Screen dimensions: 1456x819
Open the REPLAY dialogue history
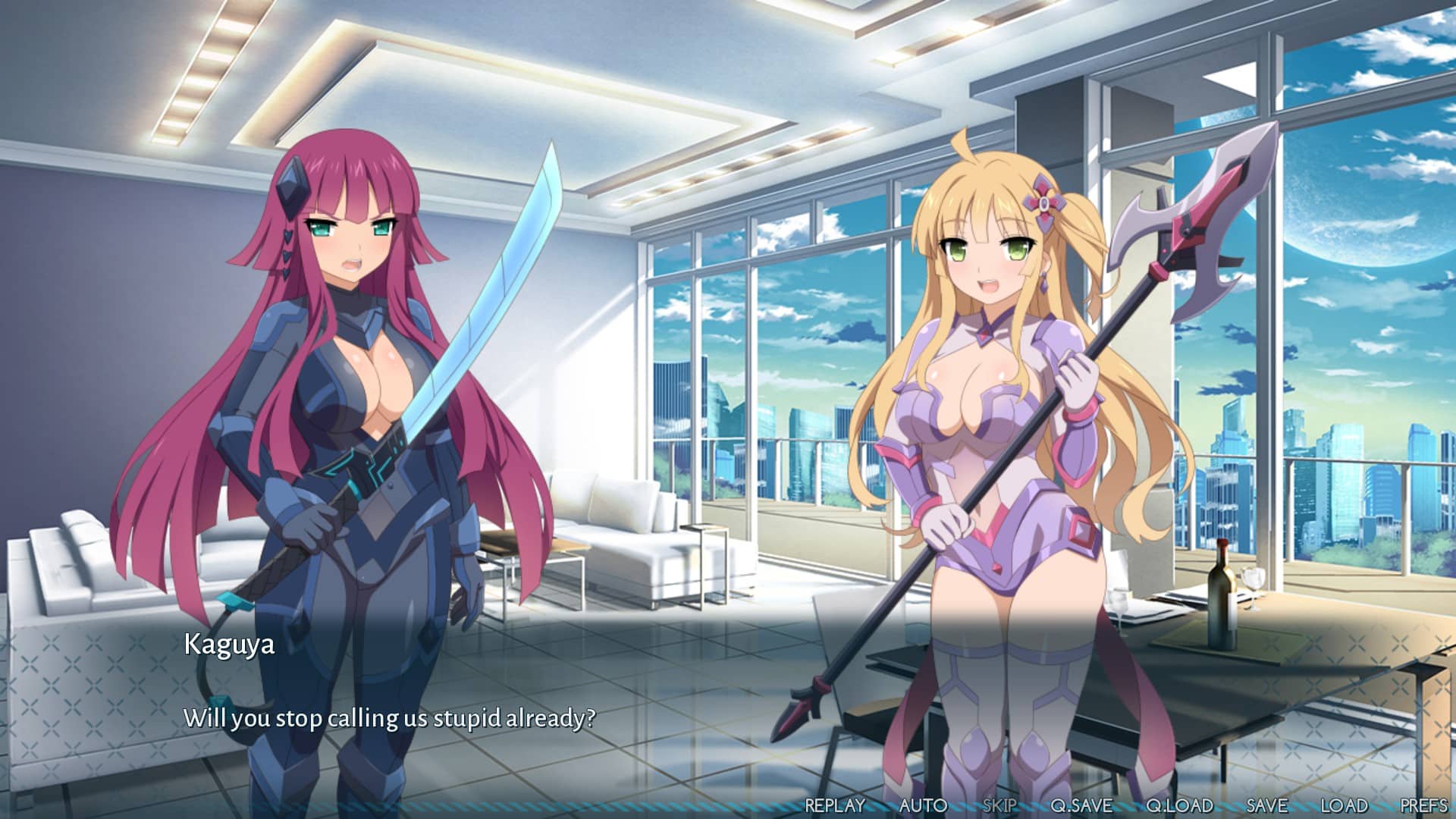pos(834,805)
